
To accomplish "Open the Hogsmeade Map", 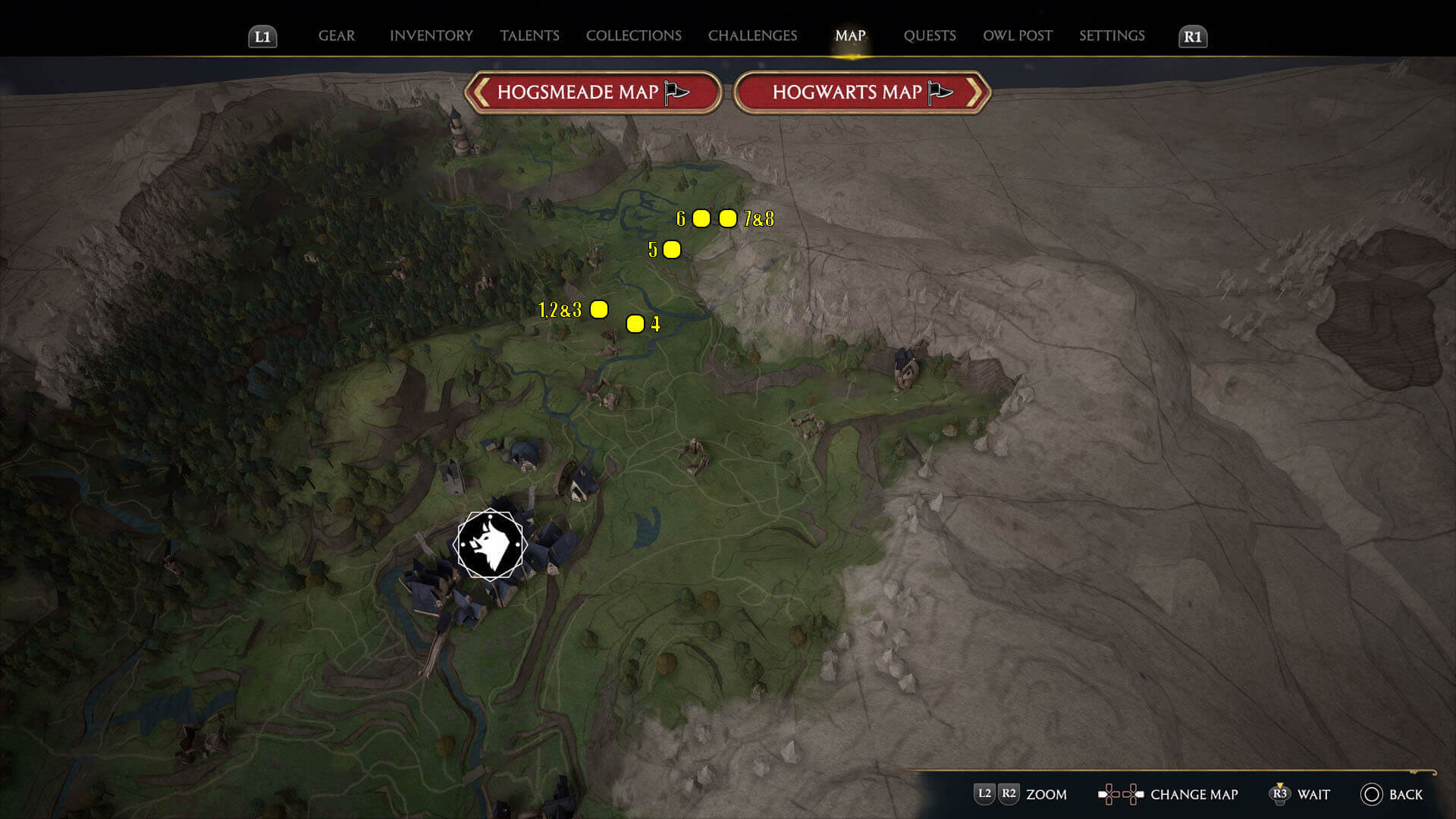I will (594, 92).
